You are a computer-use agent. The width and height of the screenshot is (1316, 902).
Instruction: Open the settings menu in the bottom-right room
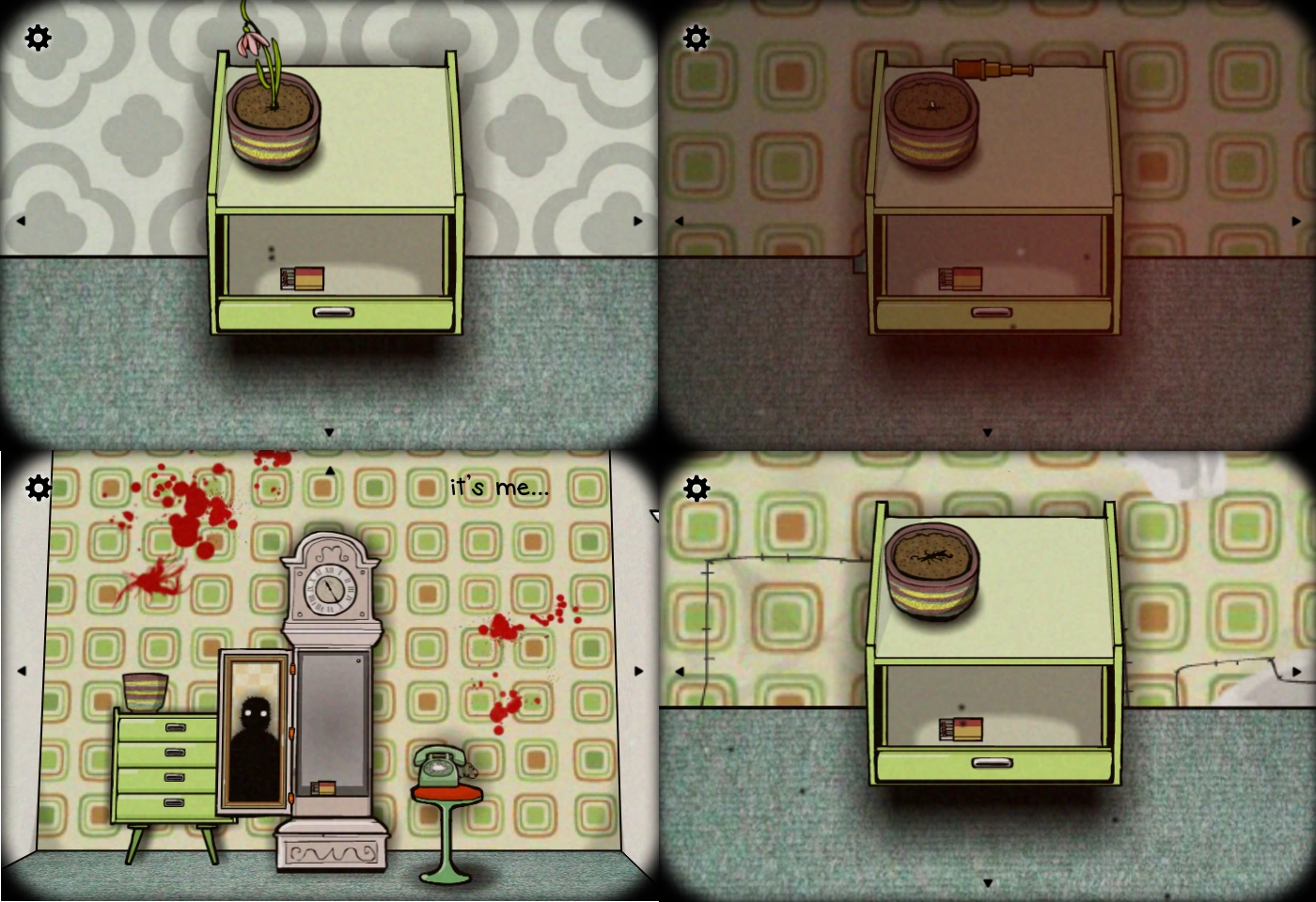pos(696,487)
